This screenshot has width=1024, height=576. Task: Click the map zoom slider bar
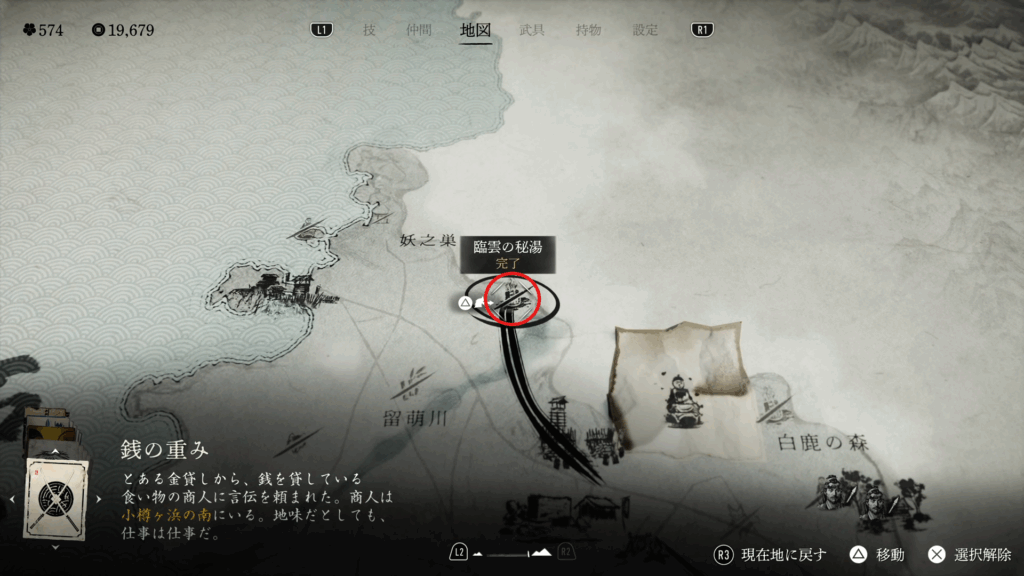pyautogui.click(x=511, y=553)
